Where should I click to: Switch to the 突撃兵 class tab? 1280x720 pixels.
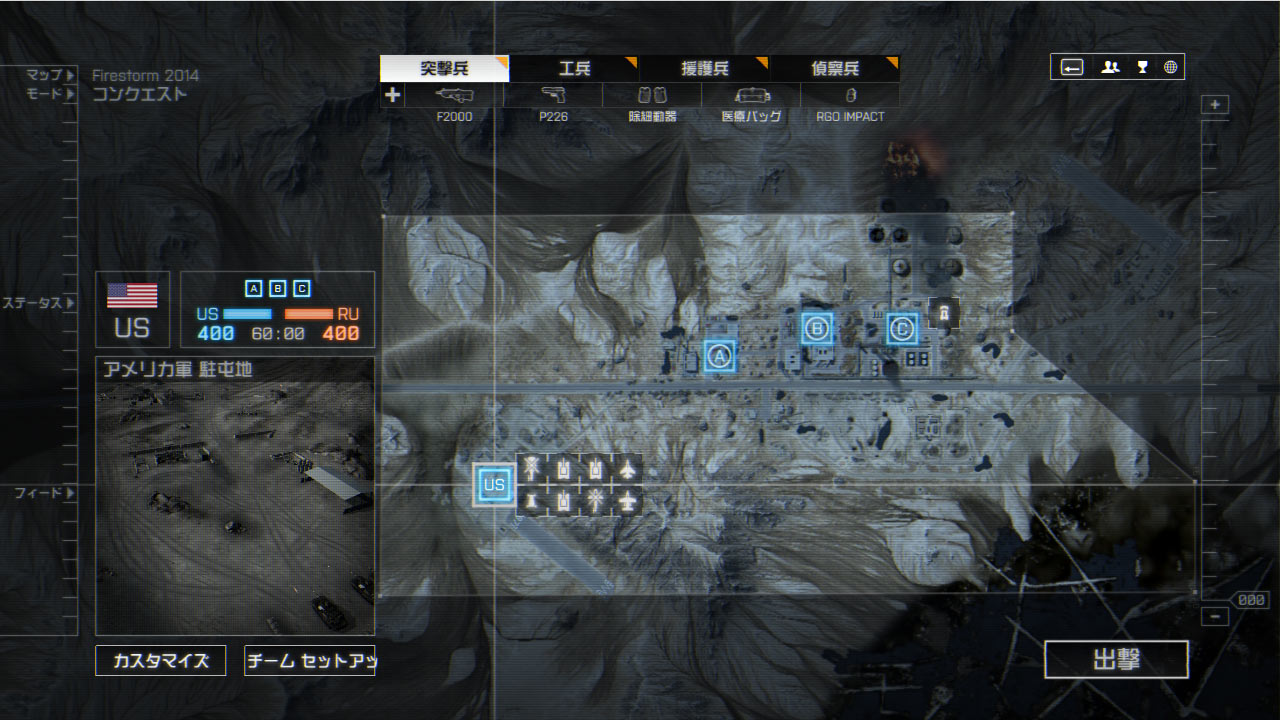pos(444,68)
